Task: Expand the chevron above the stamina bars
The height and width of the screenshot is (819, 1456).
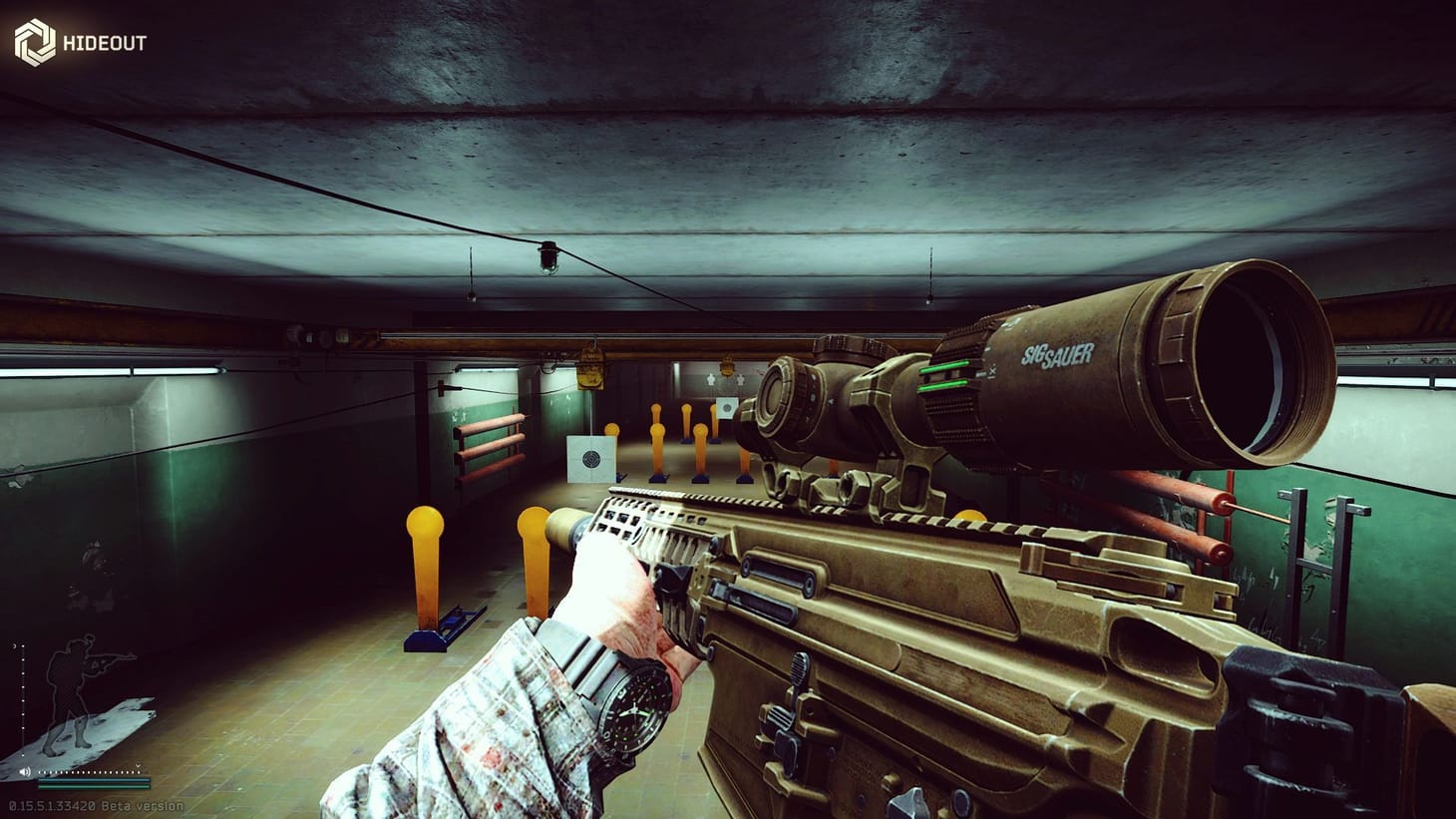Action: pyautogui.click(x=138, y=766)
